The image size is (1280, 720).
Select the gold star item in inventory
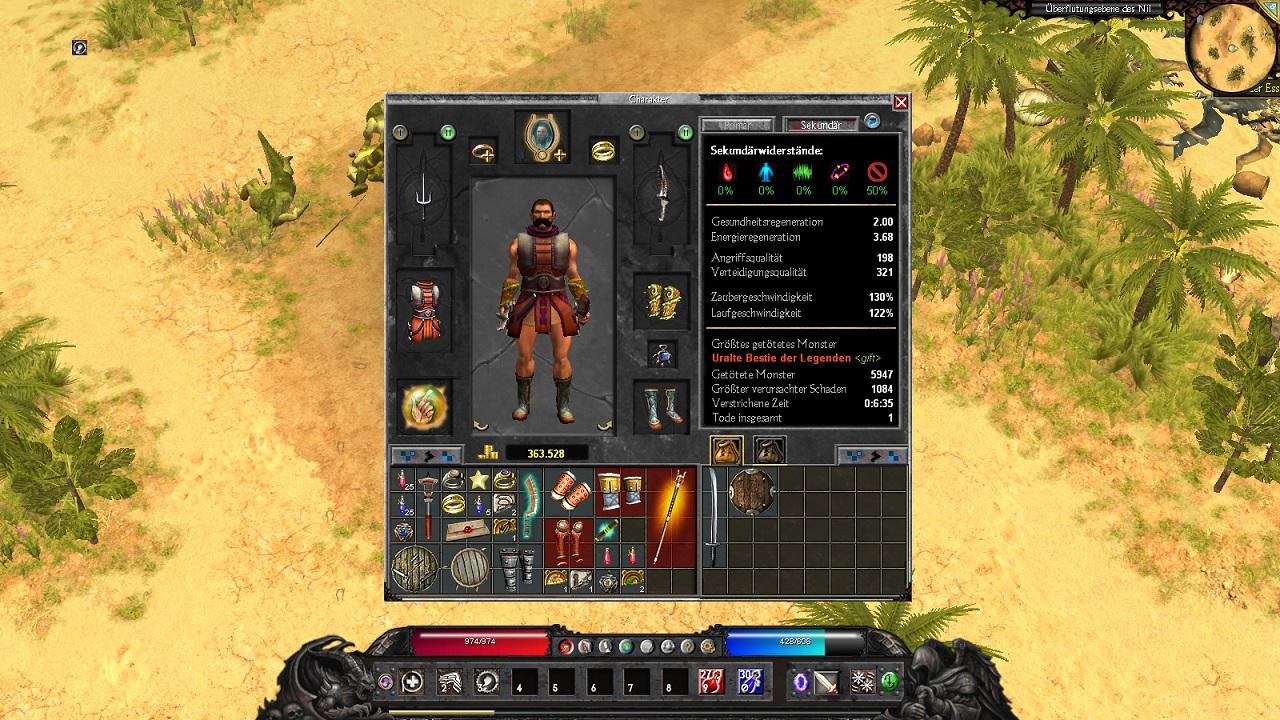(x=479, y=481)
